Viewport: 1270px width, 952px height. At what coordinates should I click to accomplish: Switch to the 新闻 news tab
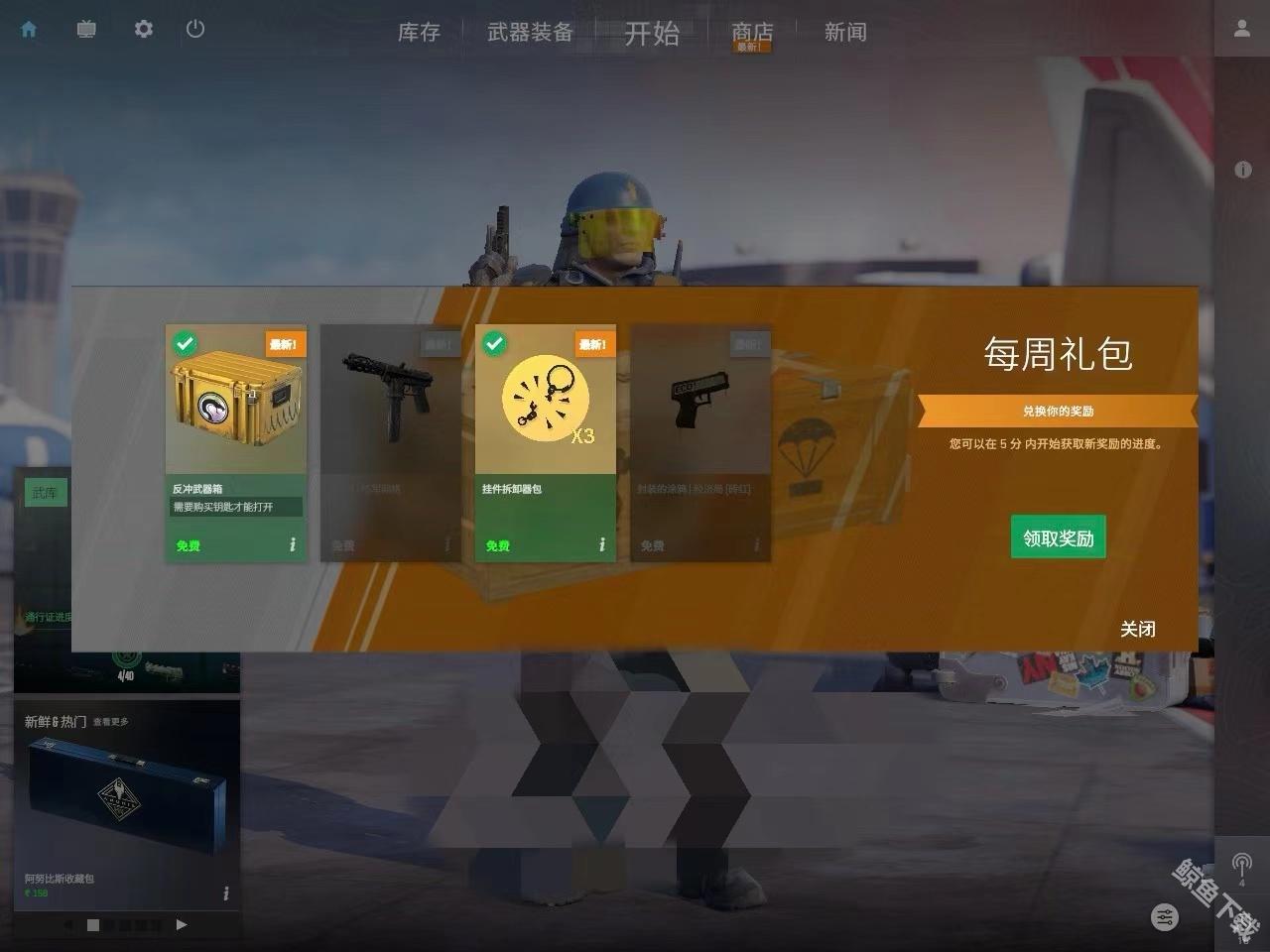coord(845,33)
